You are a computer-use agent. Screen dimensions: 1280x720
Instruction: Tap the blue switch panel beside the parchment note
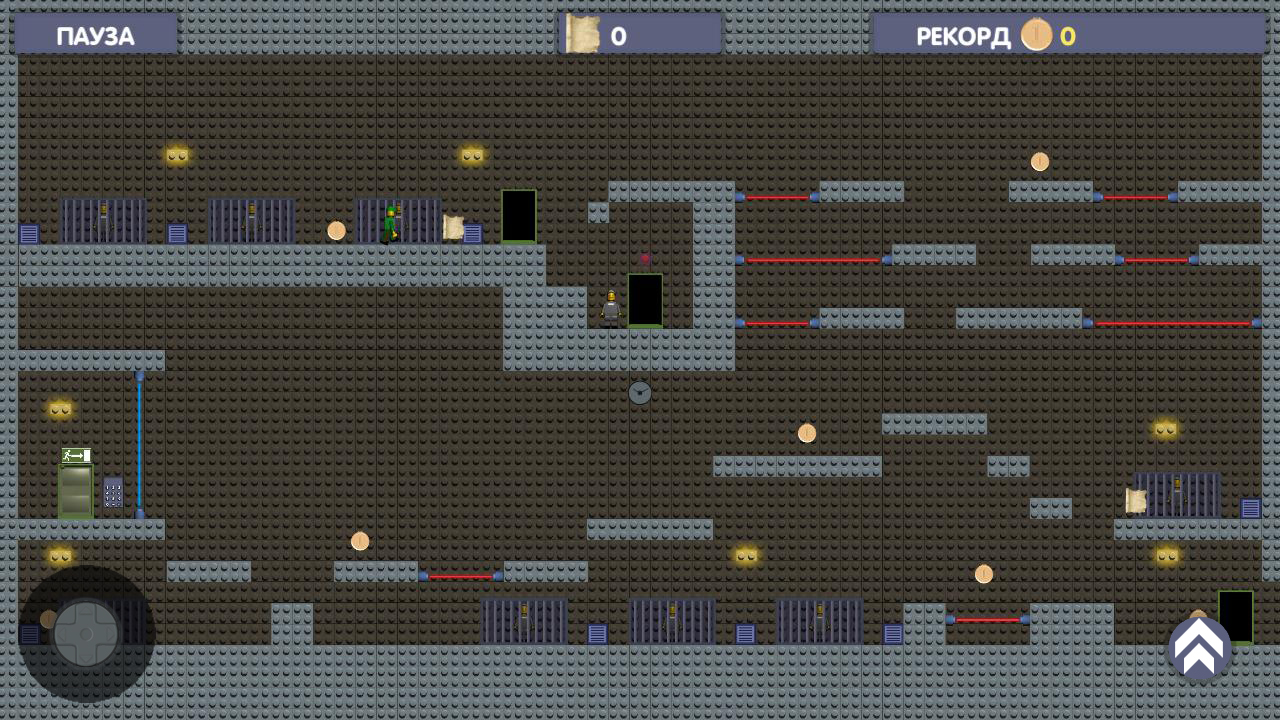pyautogui.click(x=472, y=232)
